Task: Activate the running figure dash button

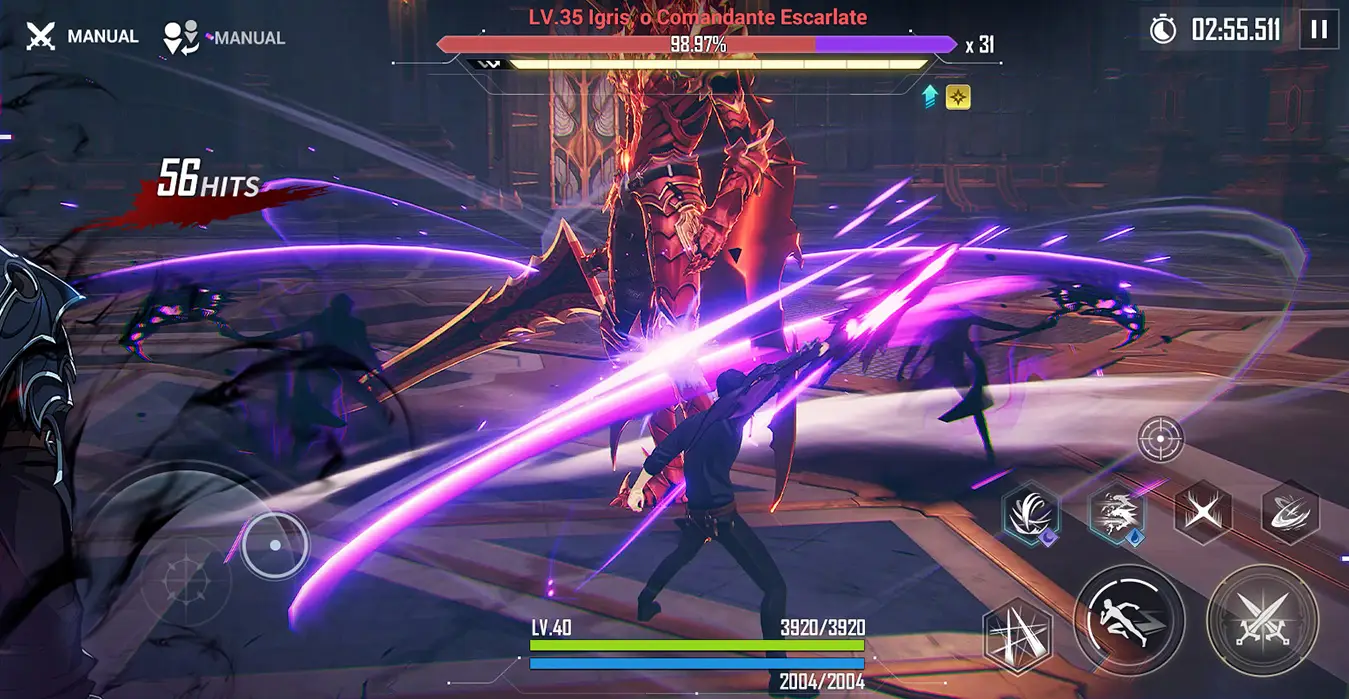Action: coord(1129,618)
